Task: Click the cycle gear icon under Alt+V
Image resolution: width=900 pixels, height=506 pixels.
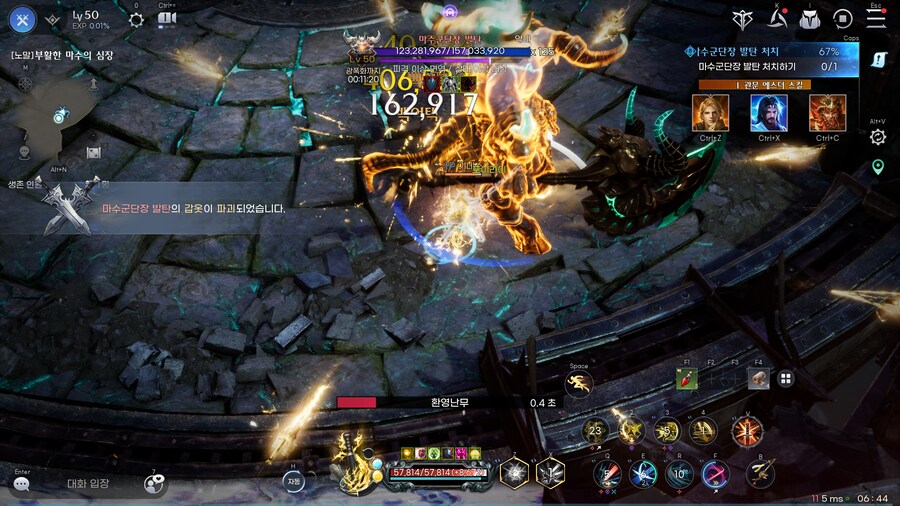Action: (878, 137)
